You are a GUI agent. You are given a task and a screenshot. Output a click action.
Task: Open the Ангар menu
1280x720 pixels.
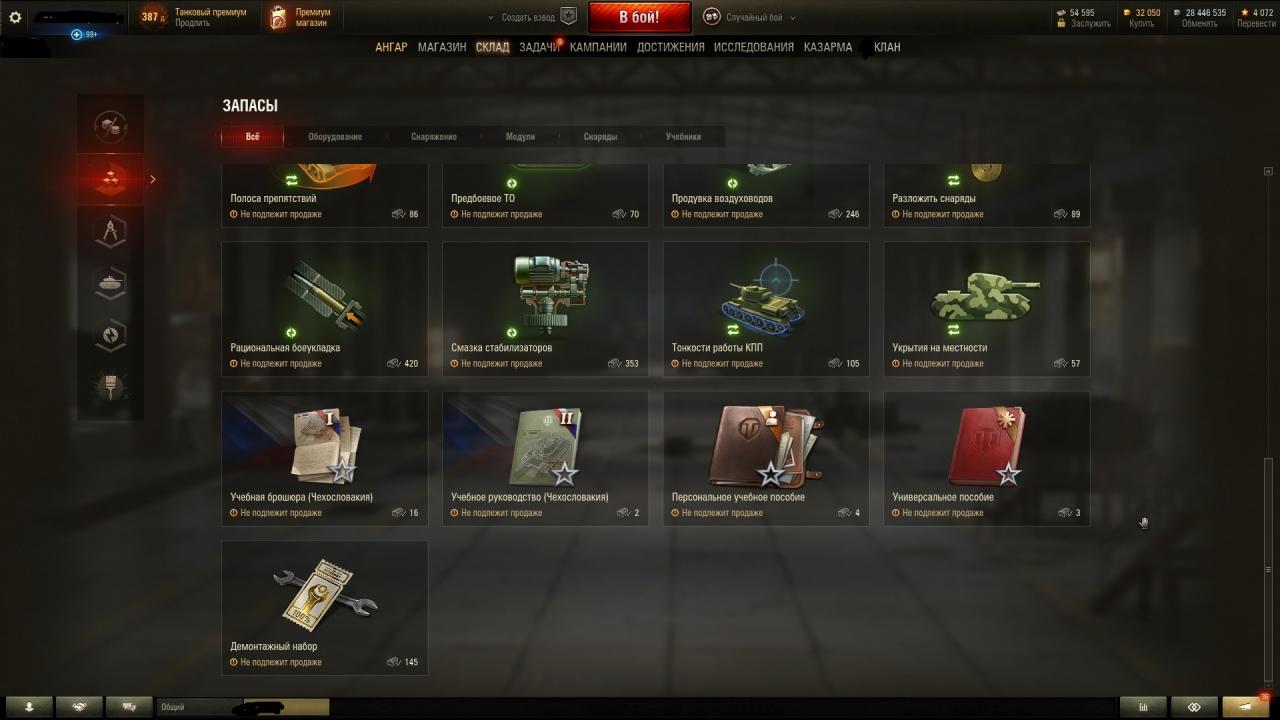[391, 47]
